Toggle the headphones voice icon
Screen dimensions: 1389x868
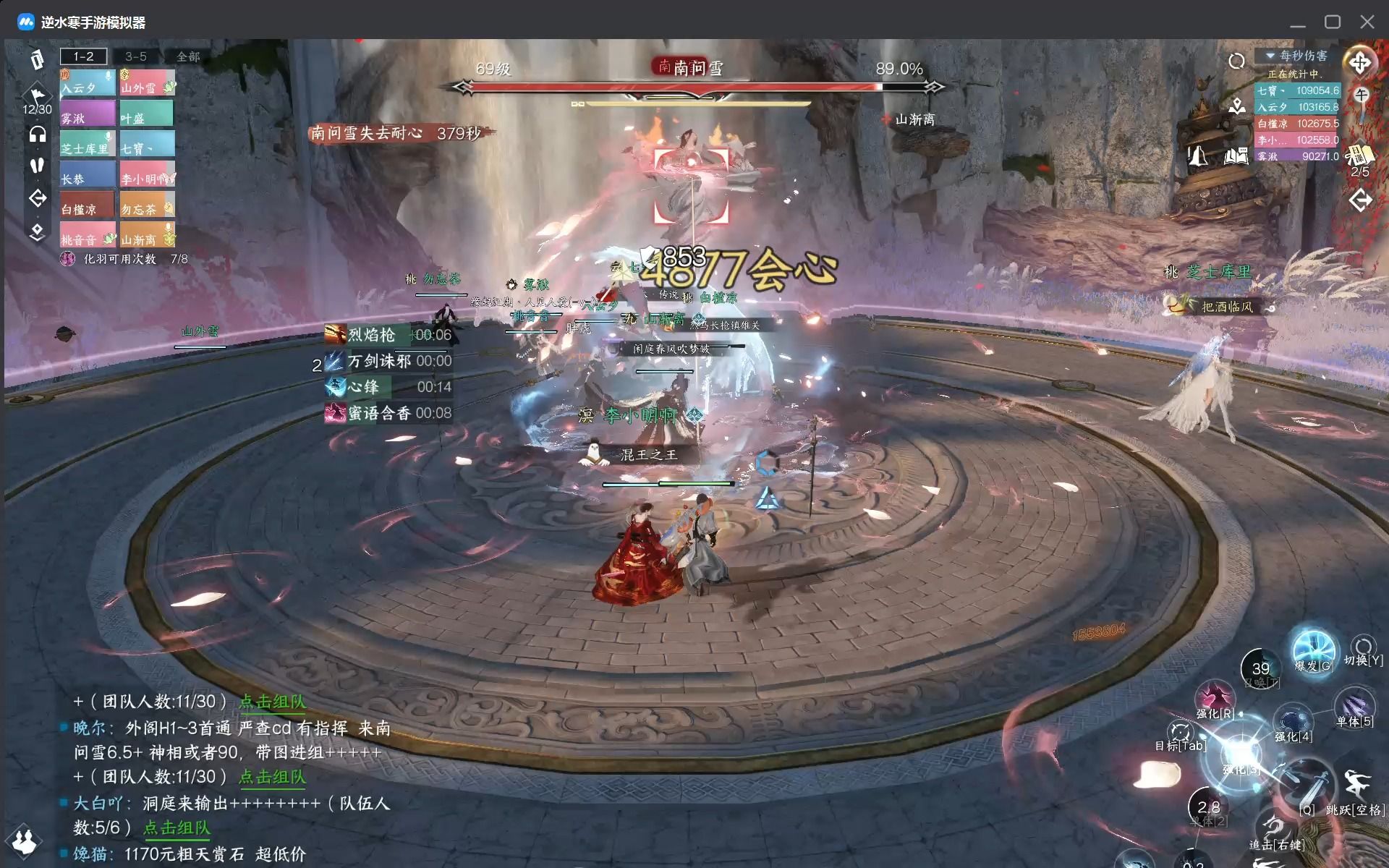37,135
